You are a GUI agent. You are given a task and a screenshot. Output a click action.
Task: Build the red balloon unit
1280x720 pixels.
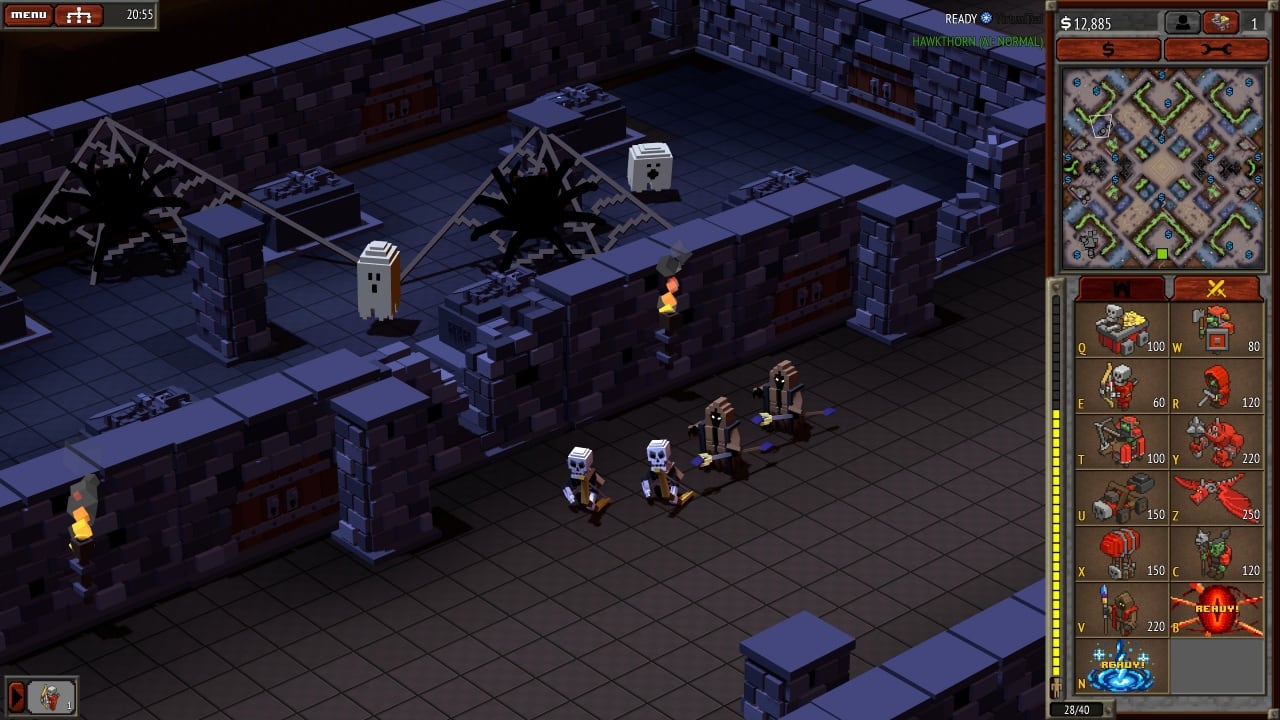click(x=1121, y=554)
